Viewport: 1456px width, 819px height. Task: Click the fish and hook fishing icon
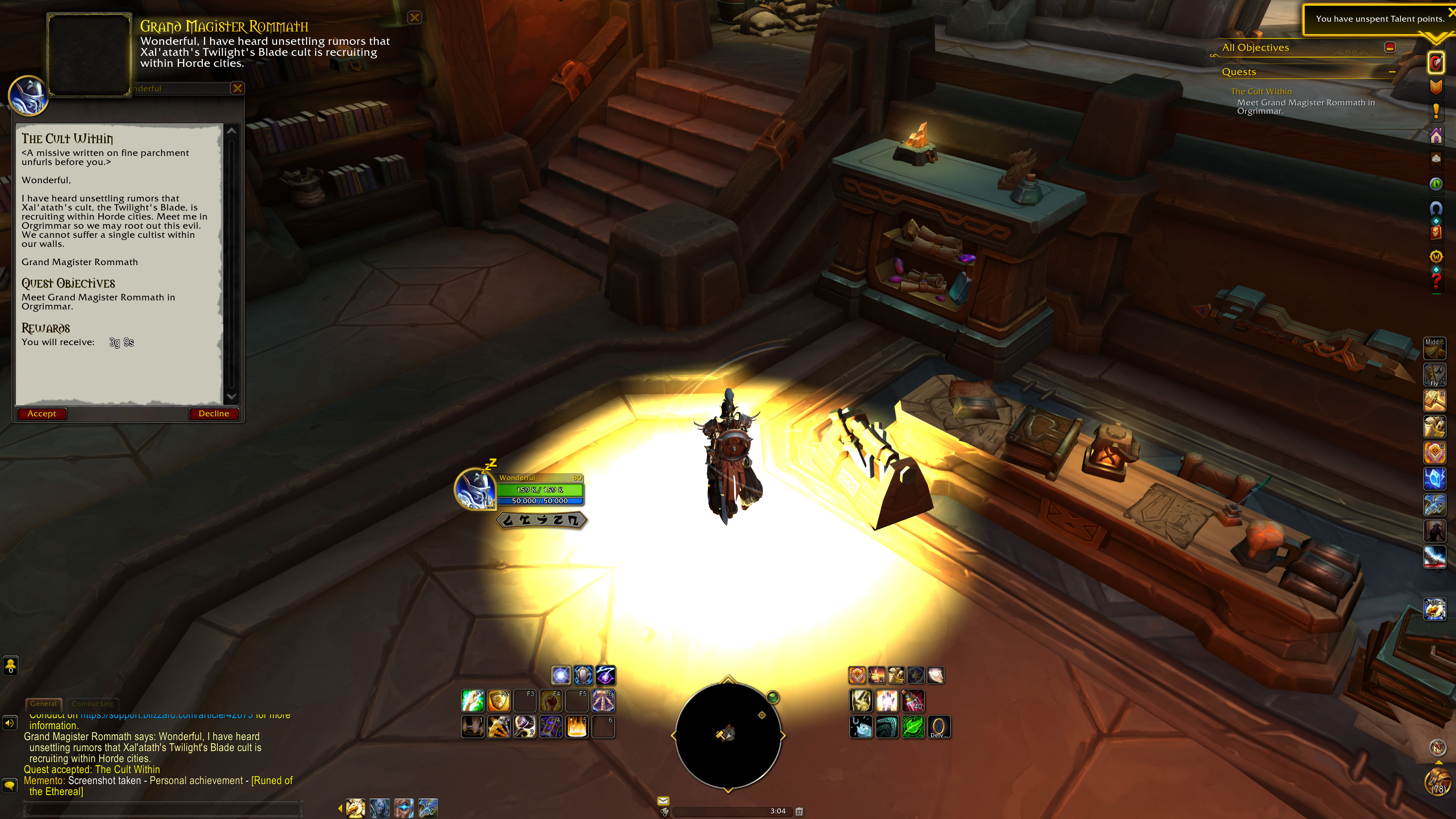pyautogui.click(x=861, y=727)
